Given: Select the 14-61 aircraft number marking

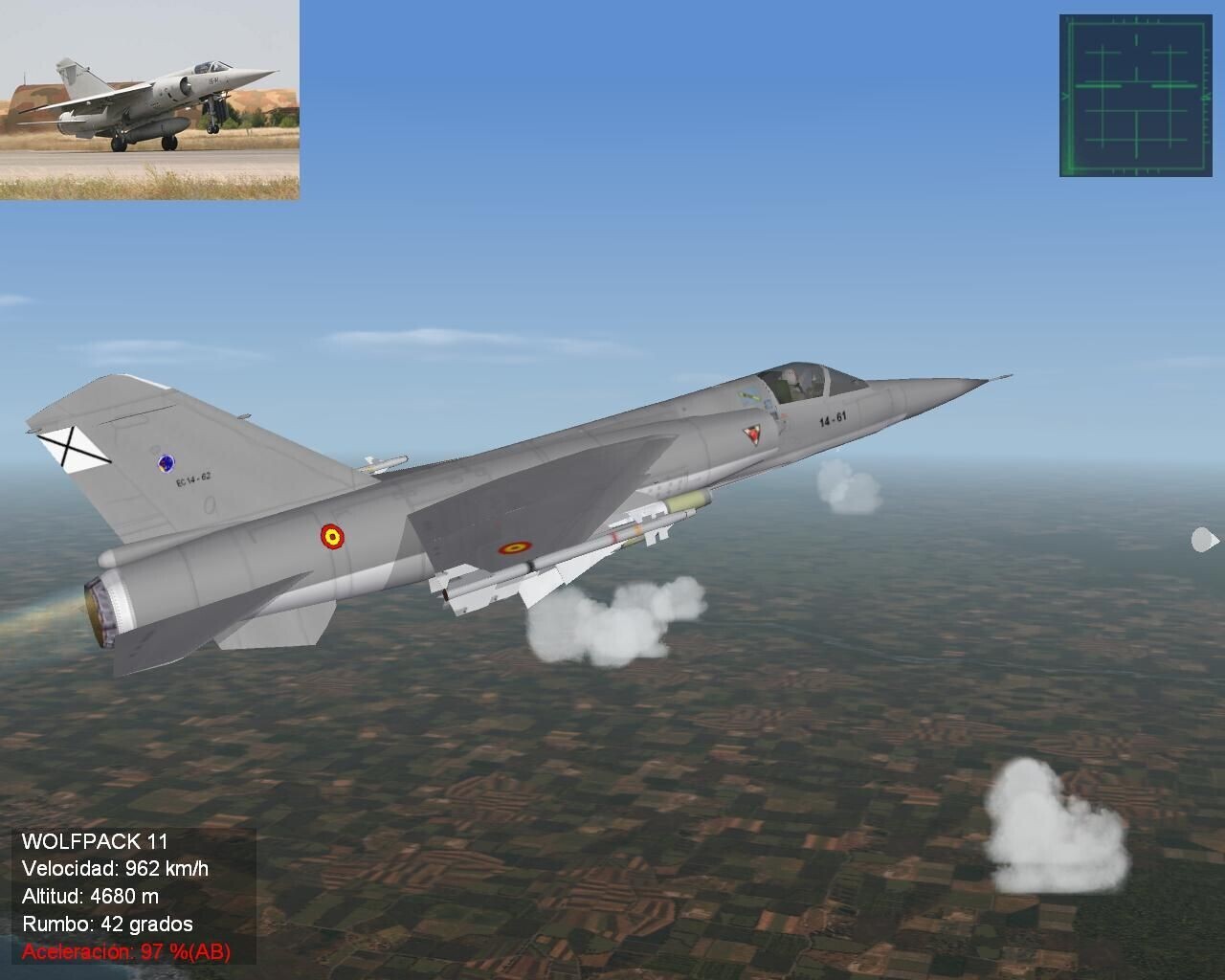Looking at the screenshot, I should (833, 418).
